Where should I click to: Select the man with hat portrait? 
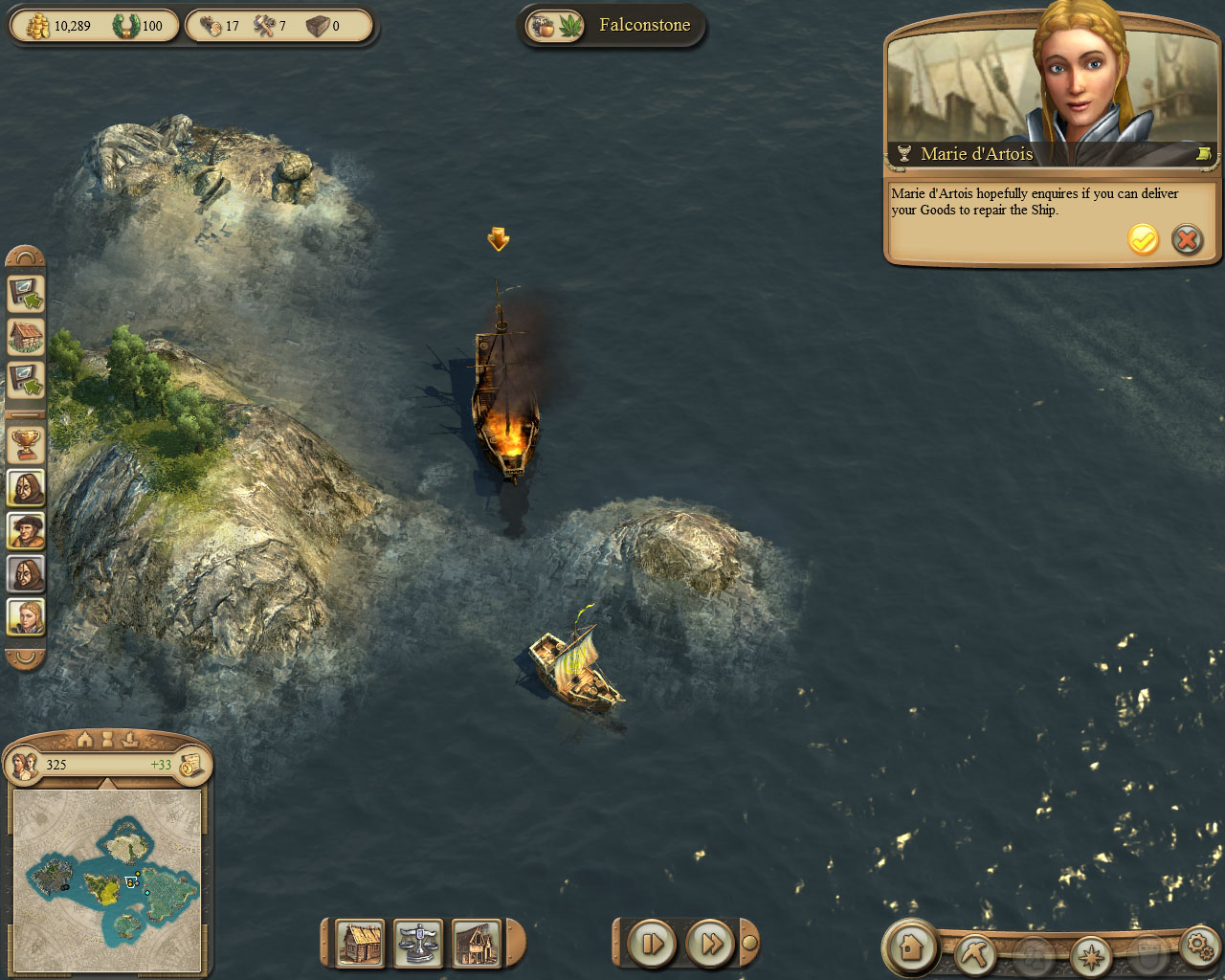pos(26,529)
